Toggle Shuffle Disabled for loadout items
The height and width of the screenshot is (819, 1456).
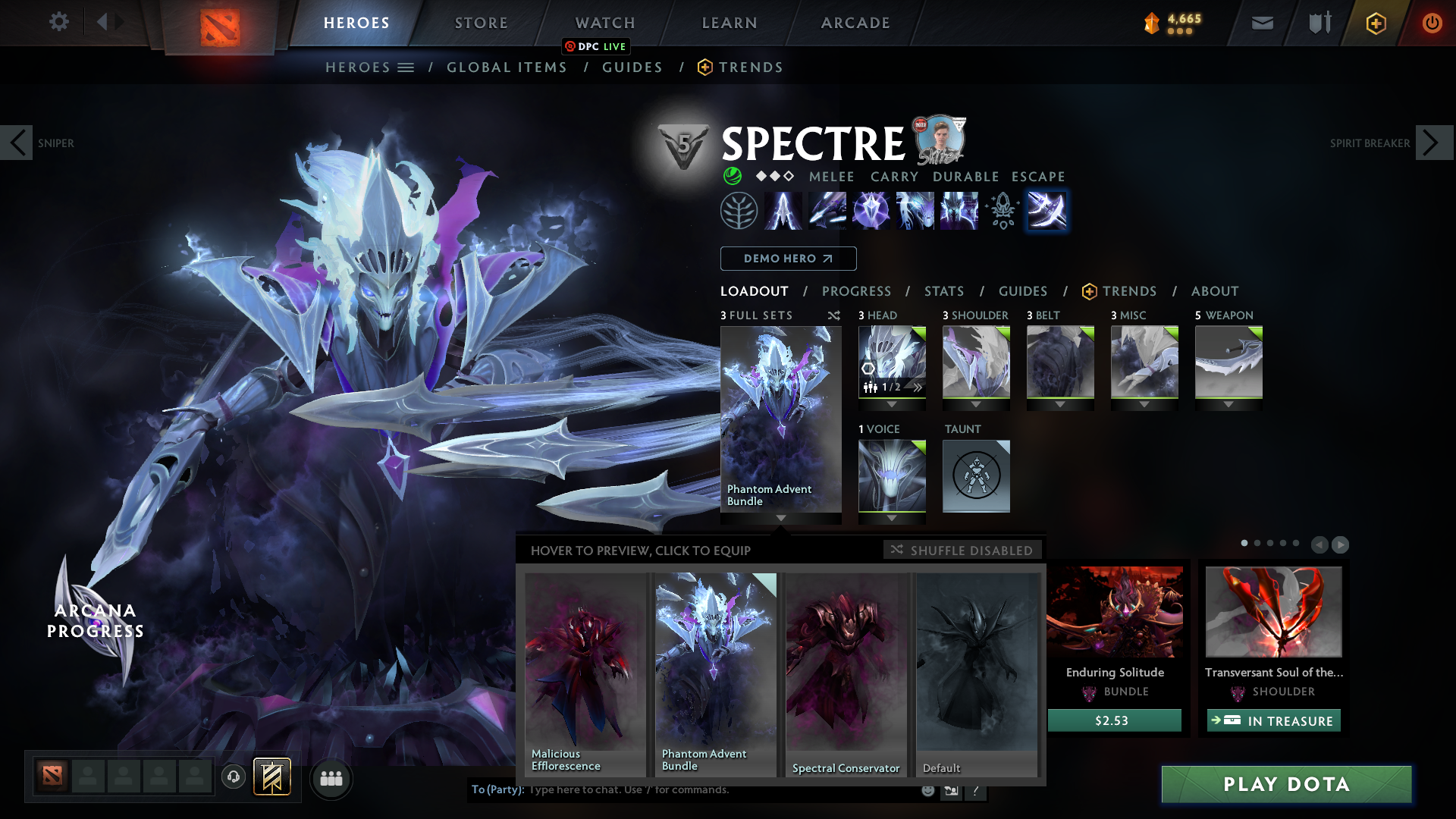(x=962, y=550)
